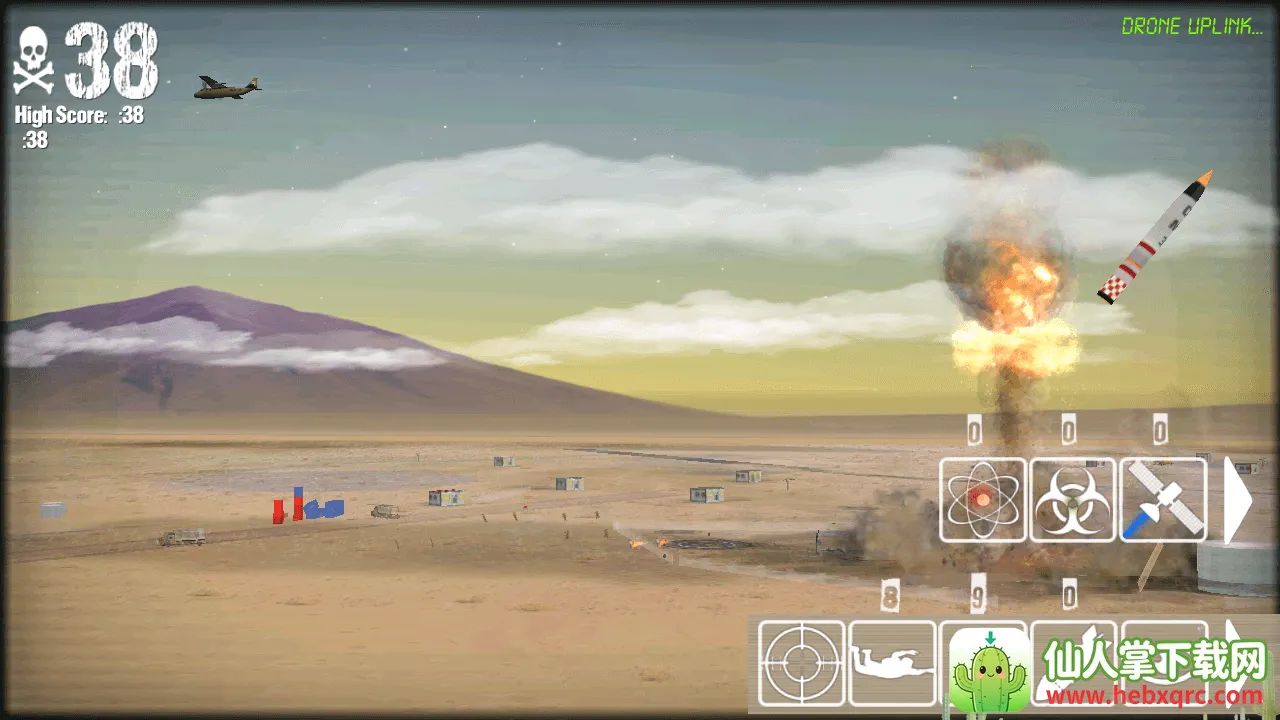Choose the biohazard weapon icon
The image size is (1280, 720).
(x=1073, y=499)
